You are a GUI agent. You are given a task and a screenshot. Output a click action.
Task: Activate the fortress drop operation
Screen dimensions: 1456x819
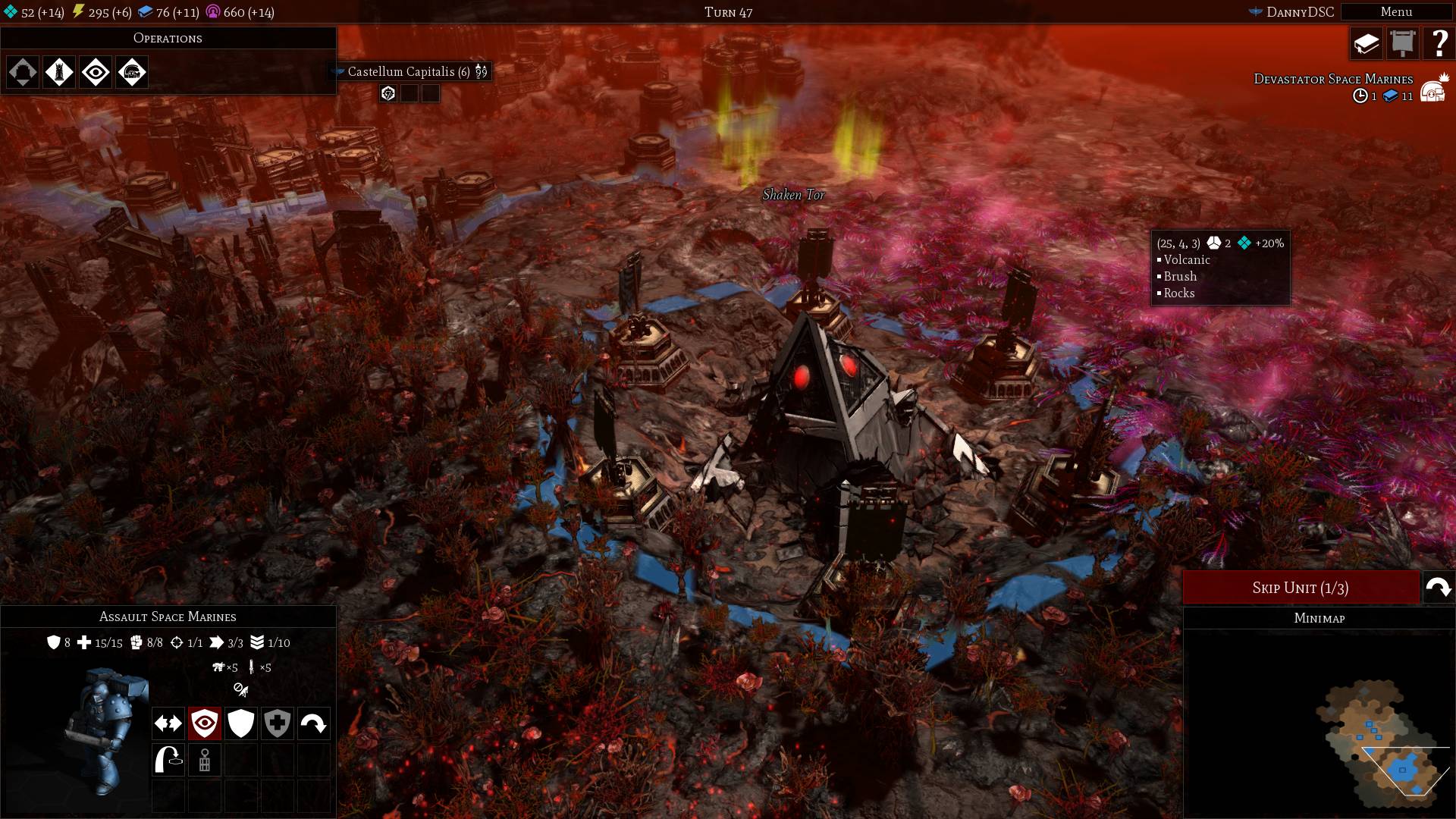click(23, 73)
